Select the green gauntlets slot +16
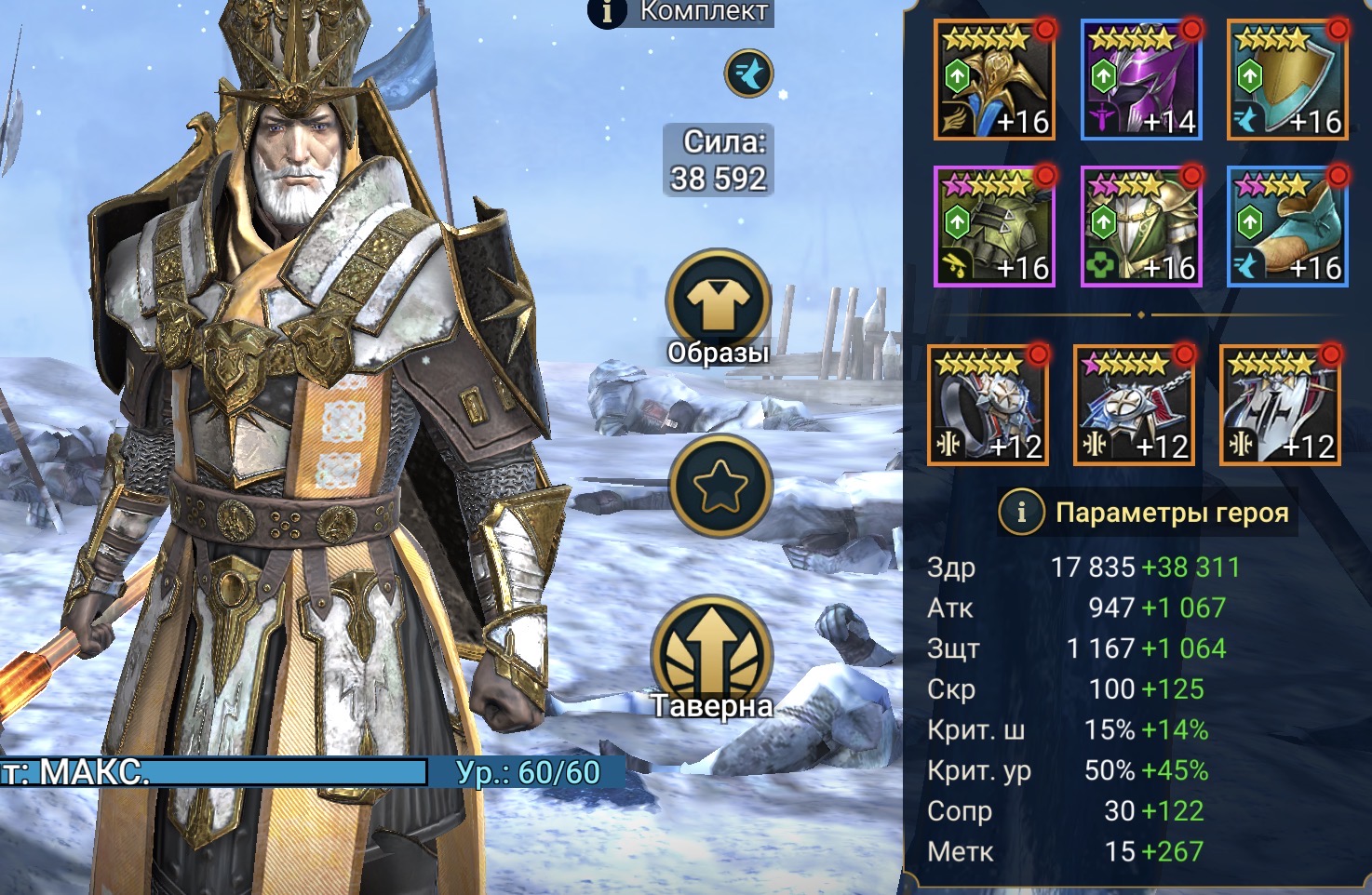The image size is (1372, 895). tap(994, 227)
